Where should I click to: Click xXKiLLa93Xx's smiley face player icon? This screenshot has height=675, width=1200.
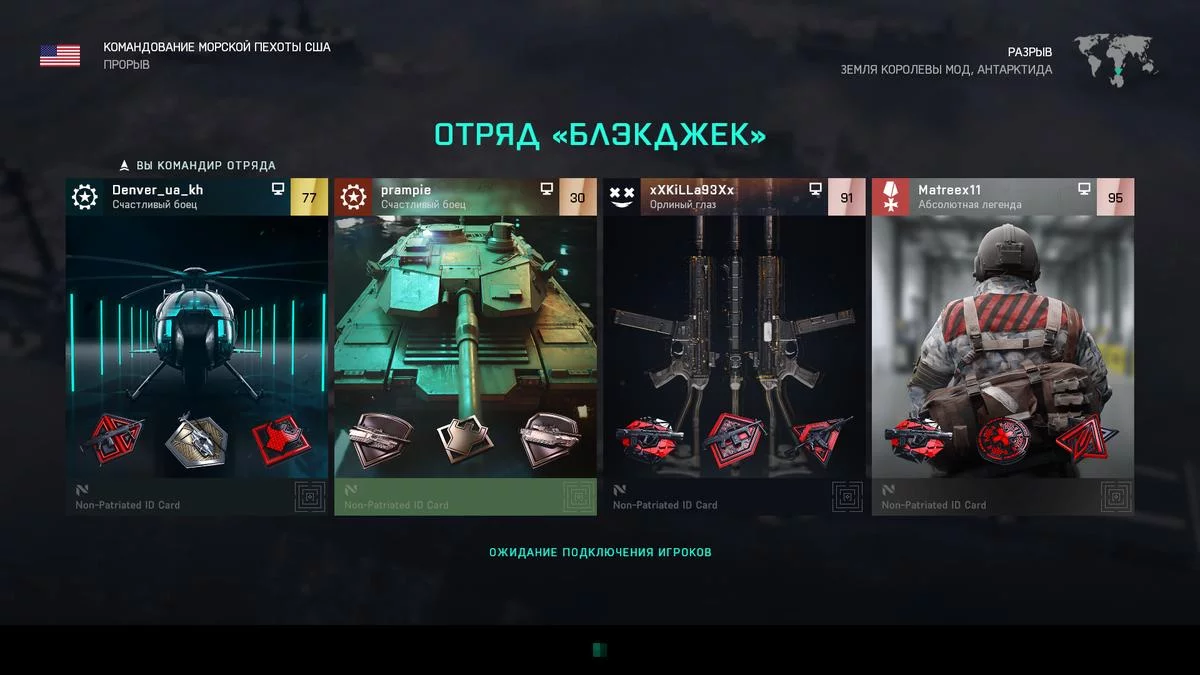click(621, 197)
